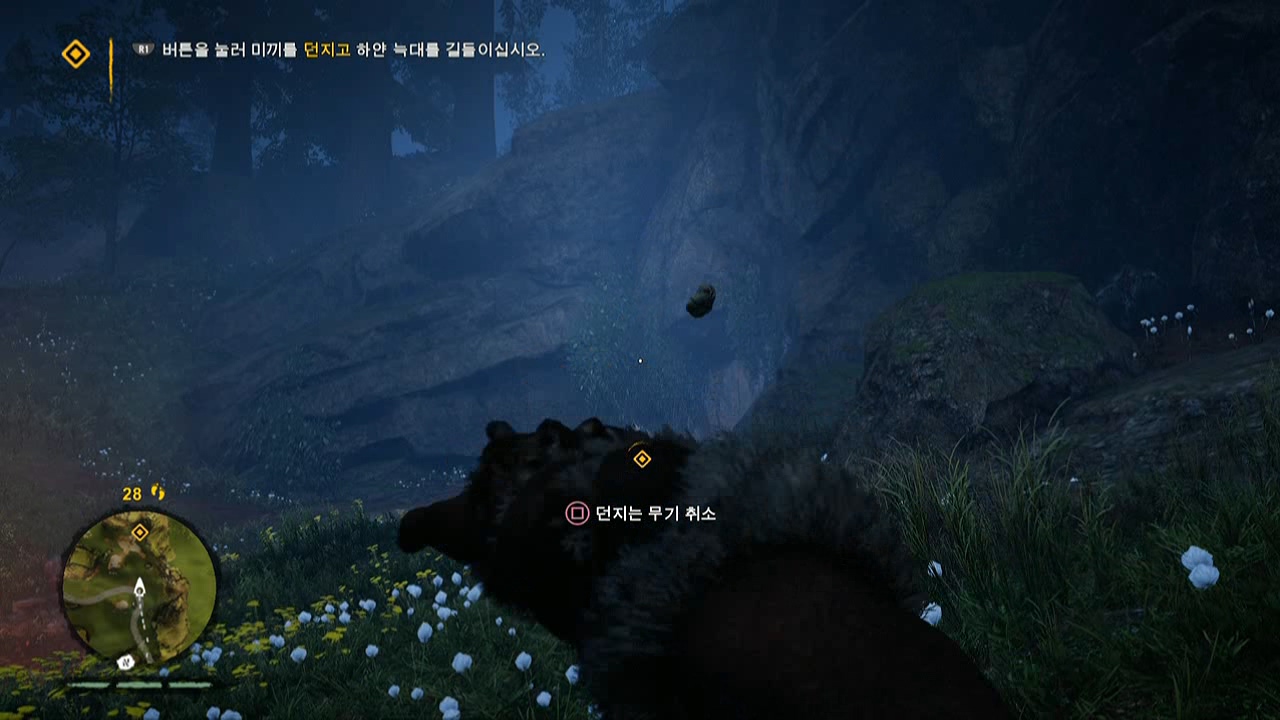
Task: Click the white aiming dot at screen center
Action: tap(639, 360)
